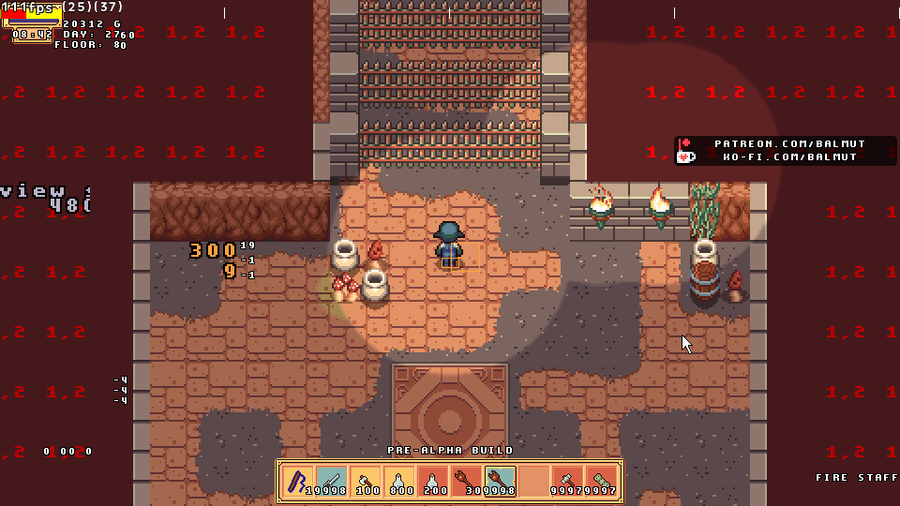Select the blue whip hotbar slot
Screen dimensions: 900x506
[297, 482]
